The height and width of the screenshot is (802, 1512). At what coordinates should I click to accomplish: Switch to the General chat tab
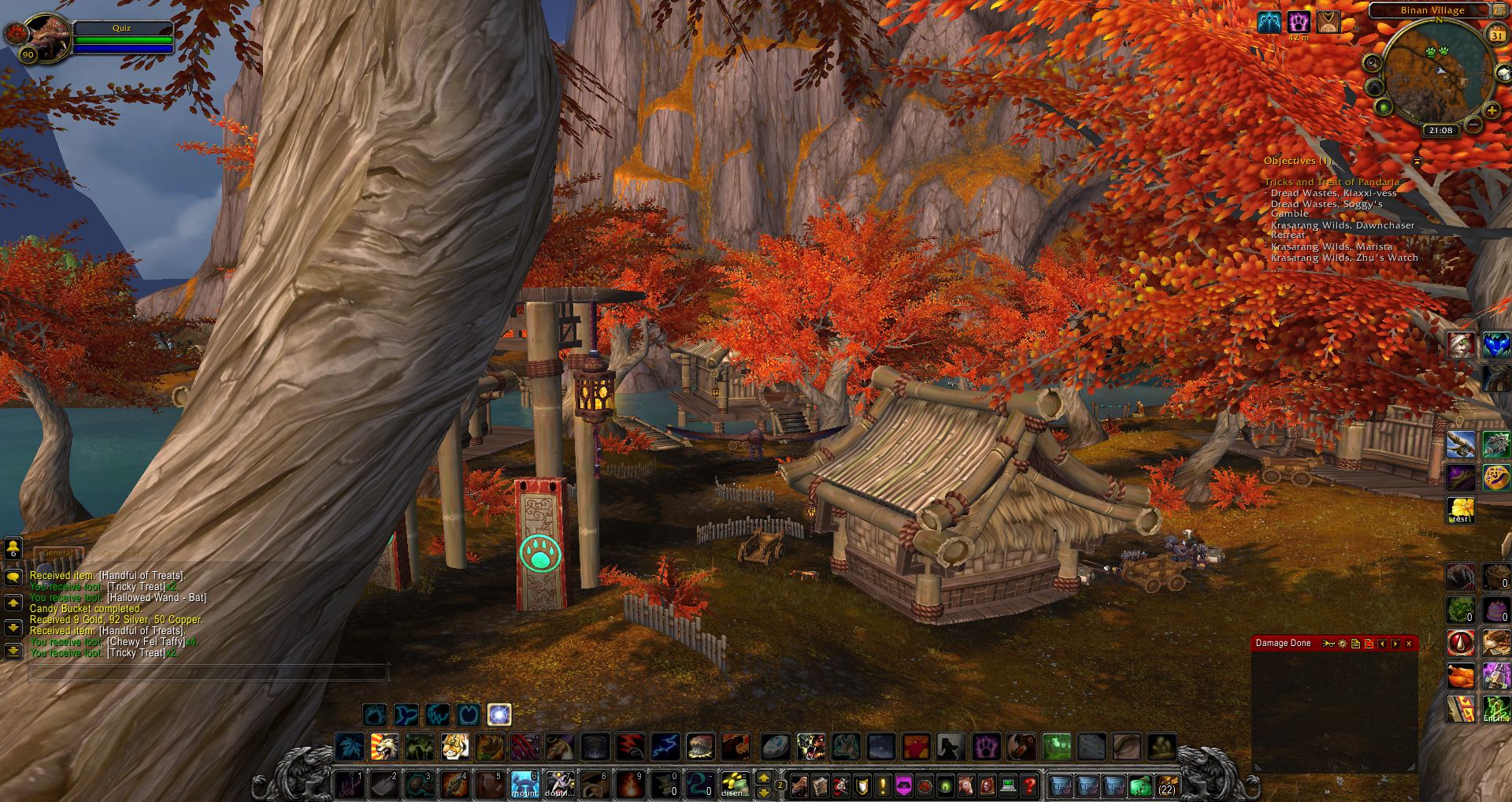57,553
